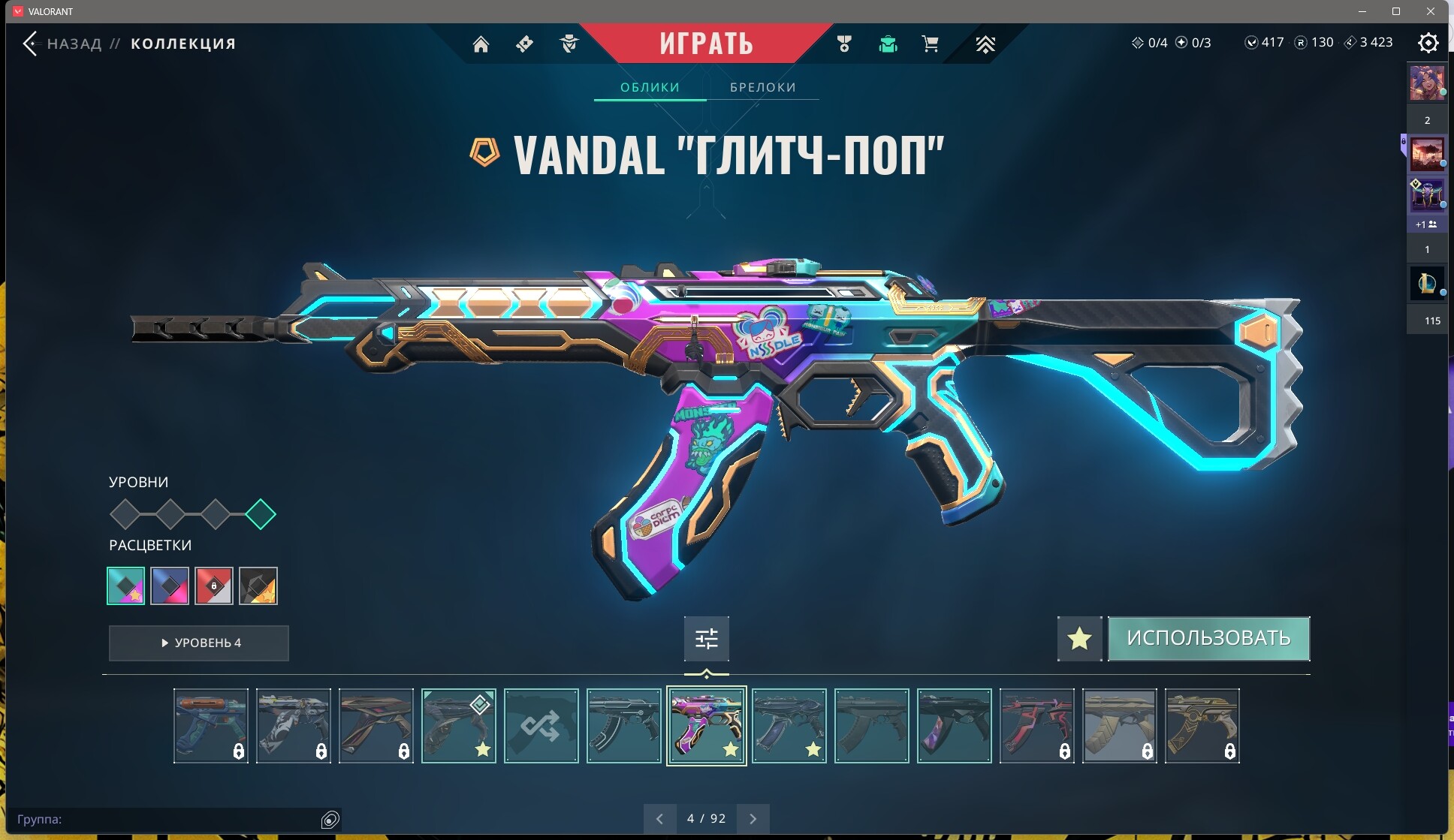Open the settings gear icon
Screen dimensions: 1454x840
1428,43
